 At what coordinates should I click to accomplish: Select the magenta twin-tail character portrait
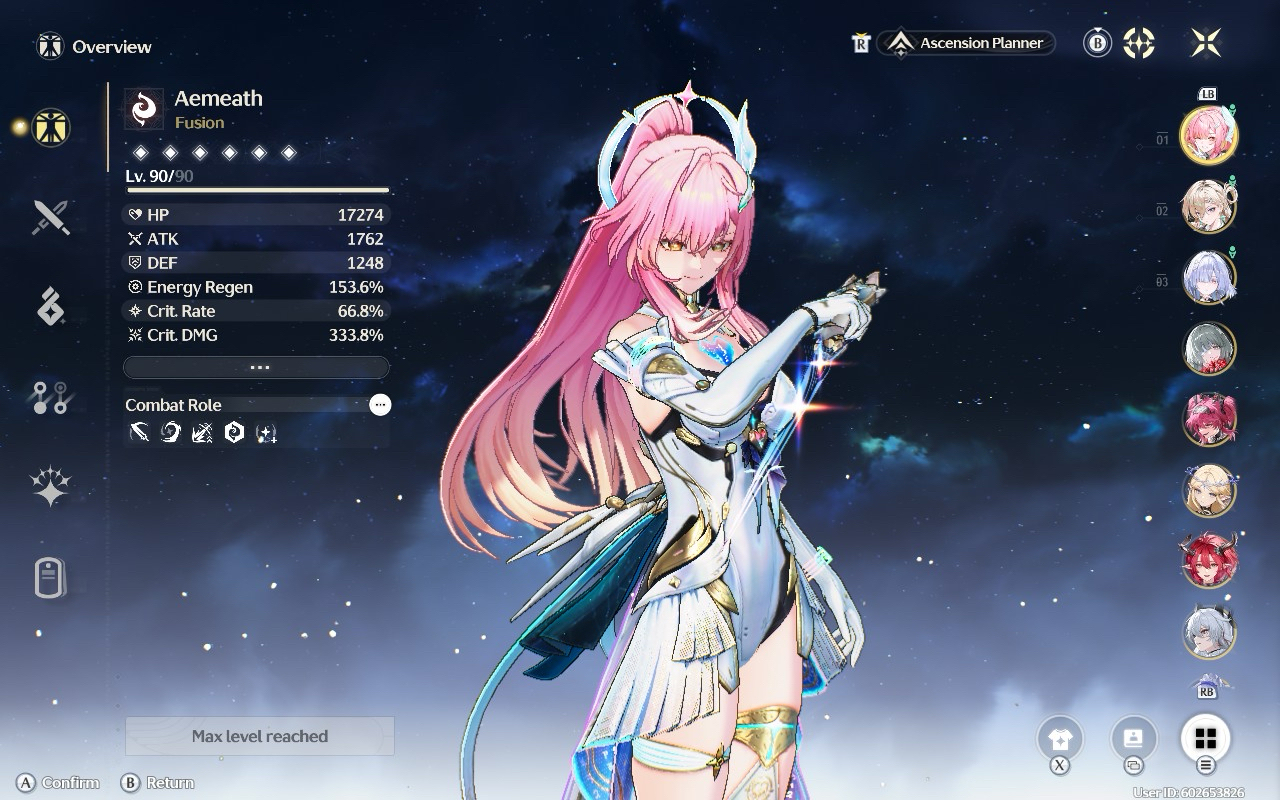point(1209,418)
